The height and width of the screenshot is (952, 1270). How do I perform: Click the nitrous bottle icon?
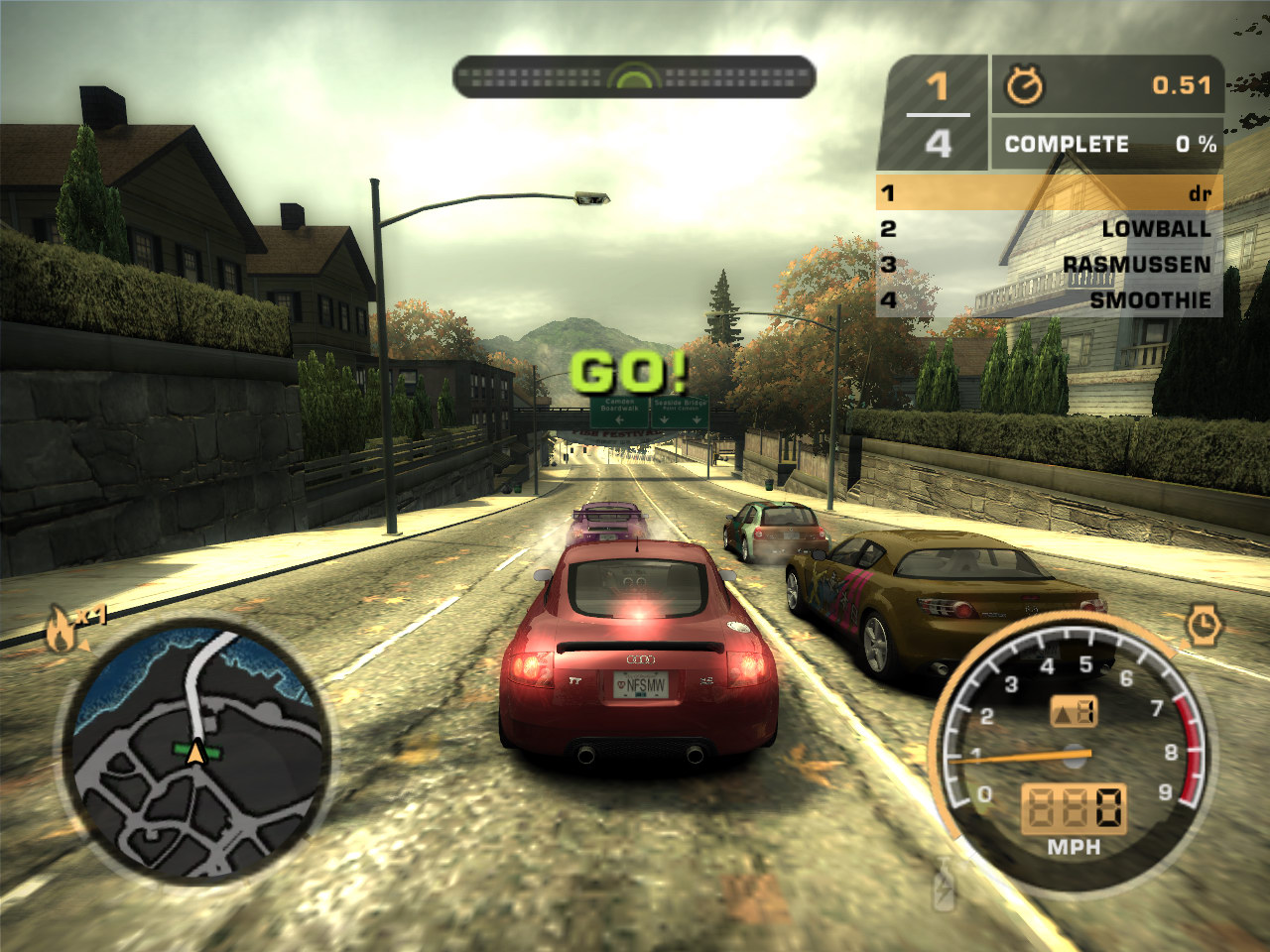pos(944,884)
